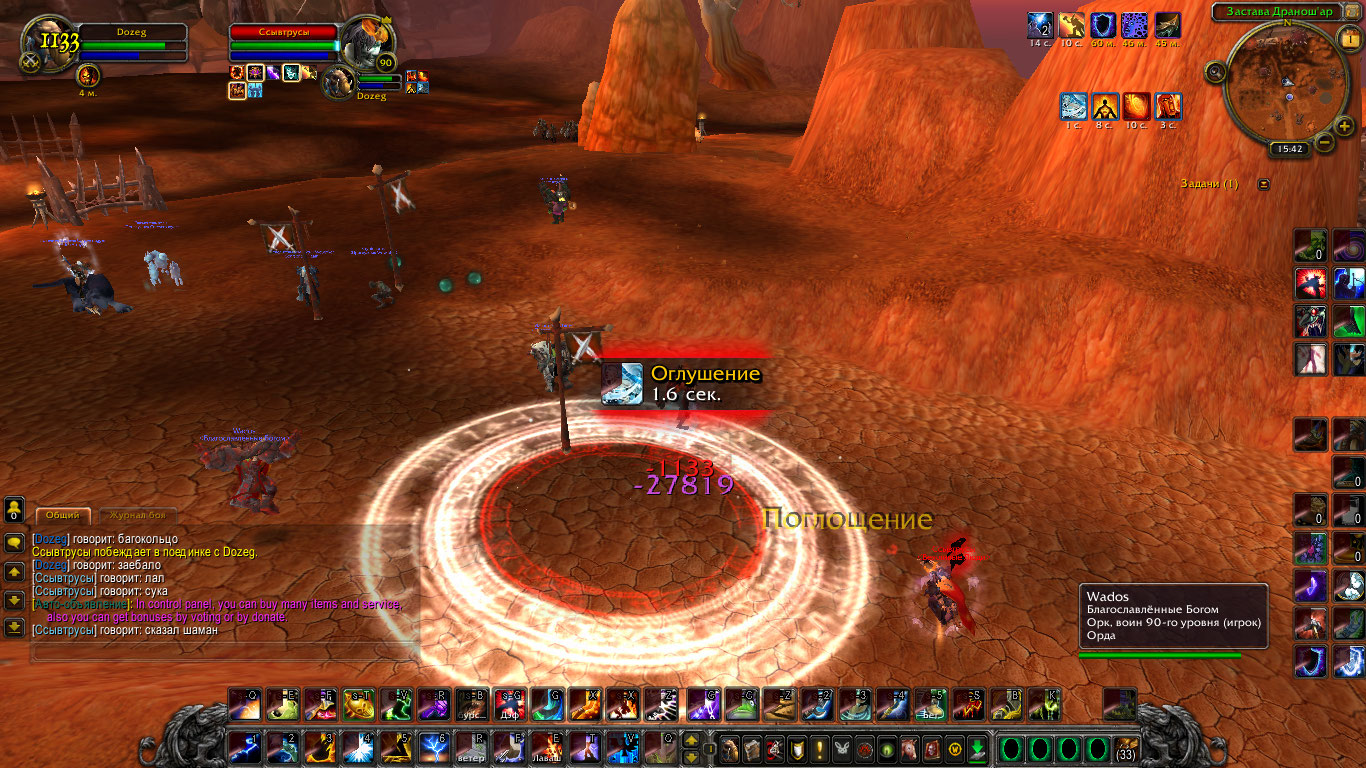Open the quest log exclamation mark button
The height and width of the screenshot is (768, 1366).
point(820,748)
